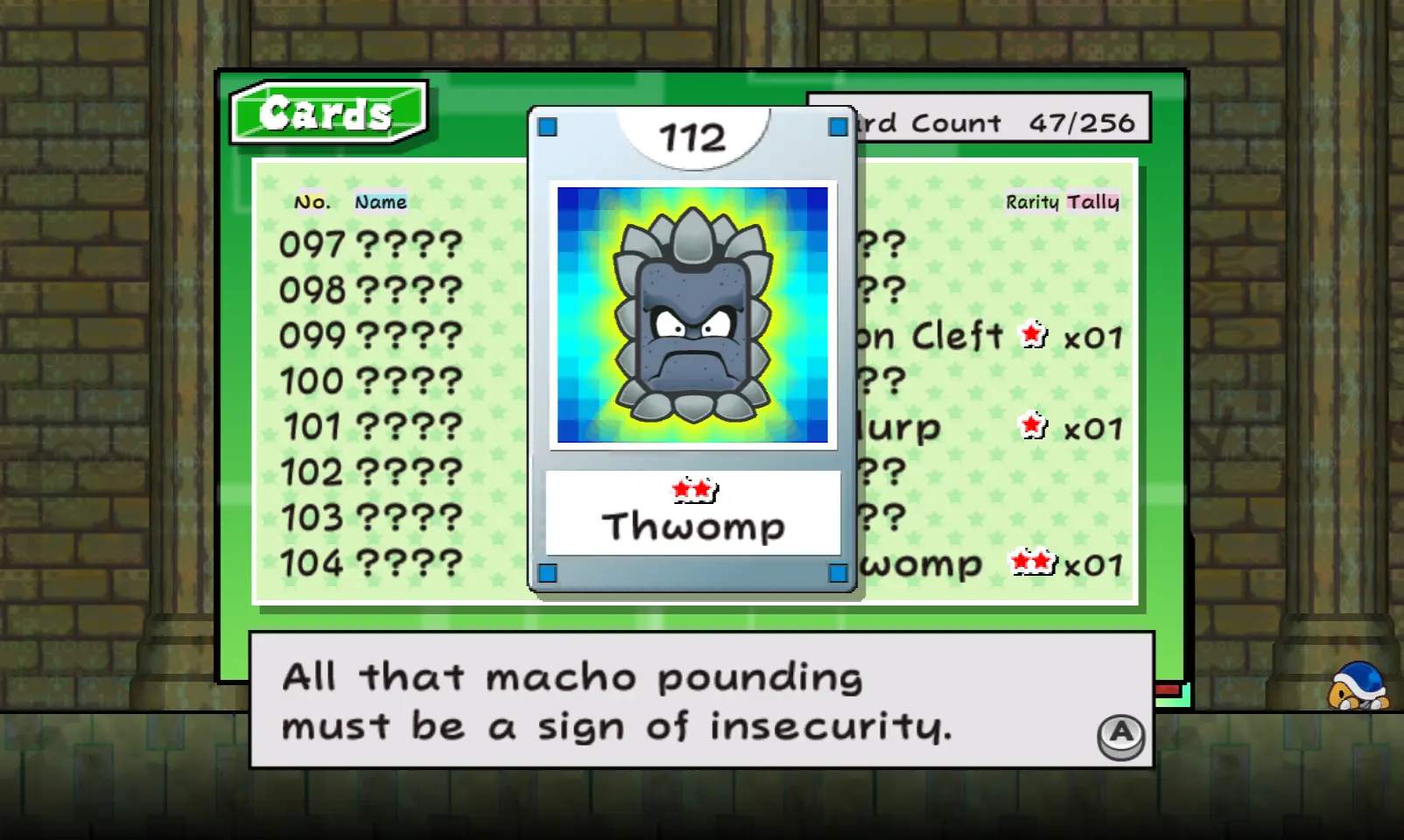Pick card entry number 100

[x=370, y=381]
